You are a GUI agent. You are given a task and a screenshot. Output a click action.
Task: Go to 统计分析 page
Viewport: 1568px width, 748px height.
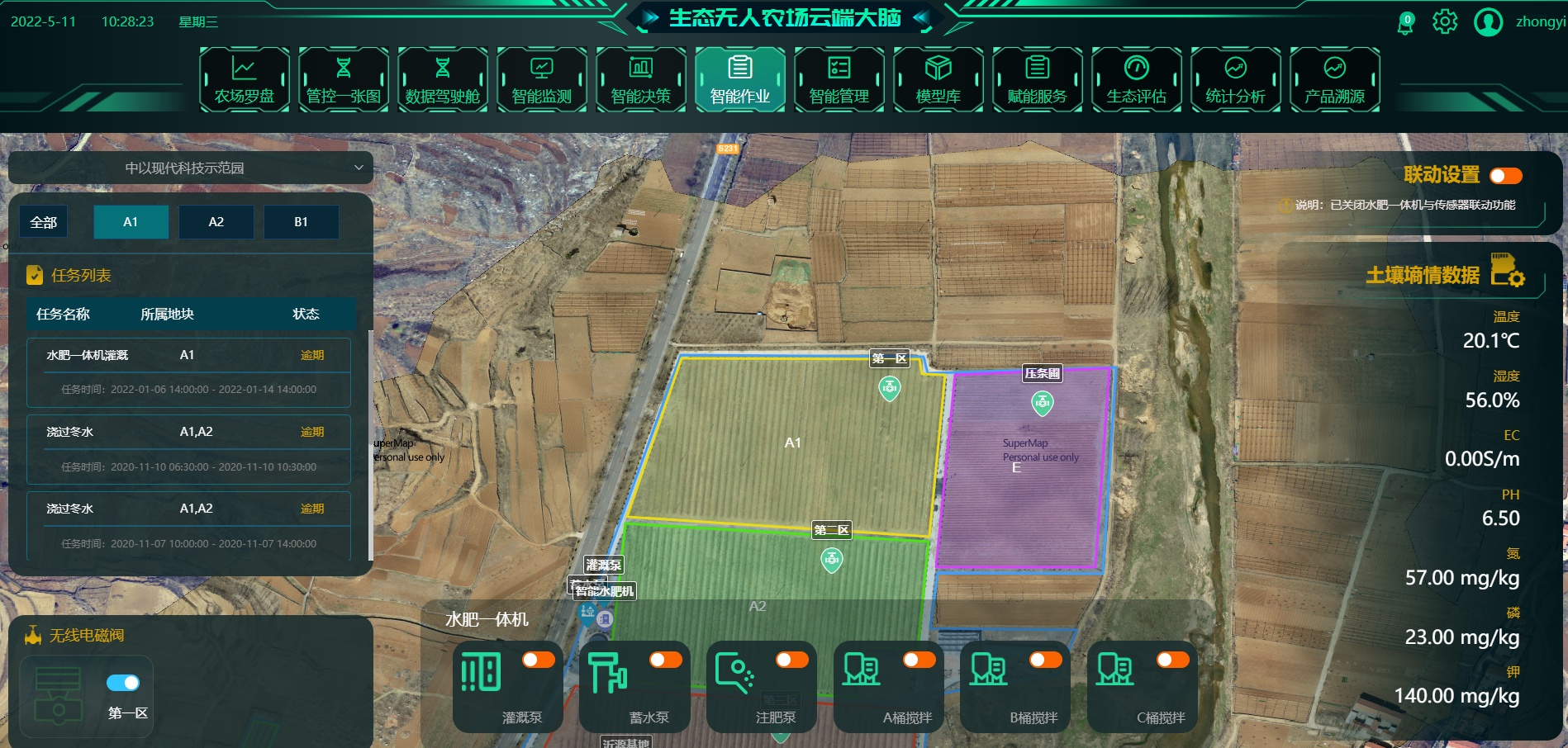coord(1236,79)
